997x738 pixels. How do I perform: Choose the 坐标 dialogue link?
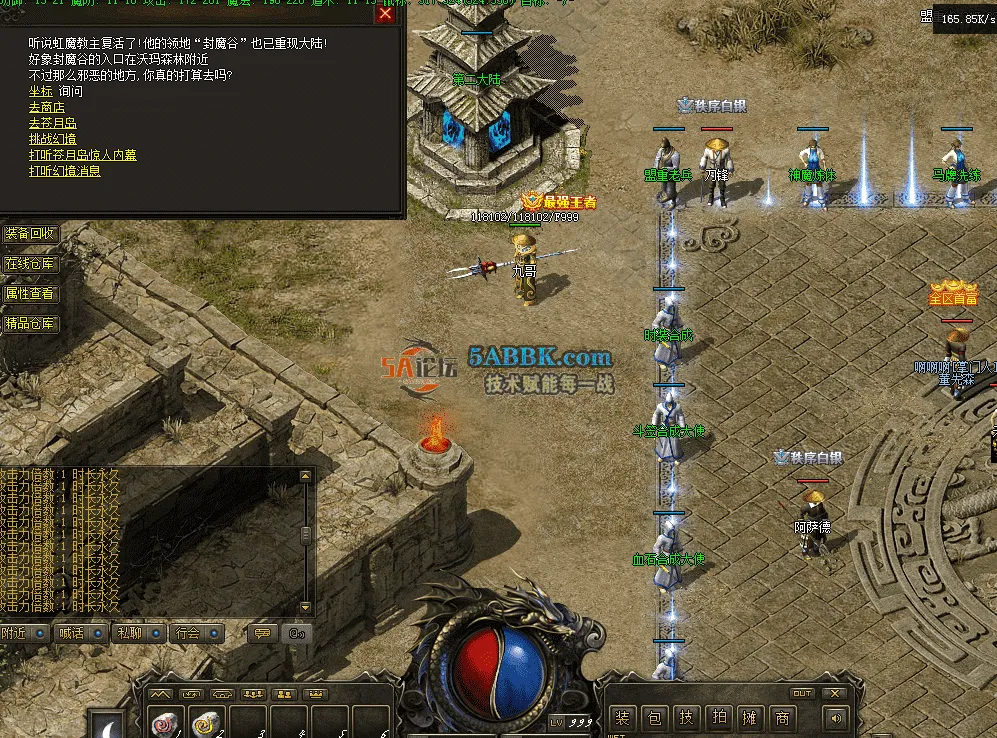(x=40, y=91)
